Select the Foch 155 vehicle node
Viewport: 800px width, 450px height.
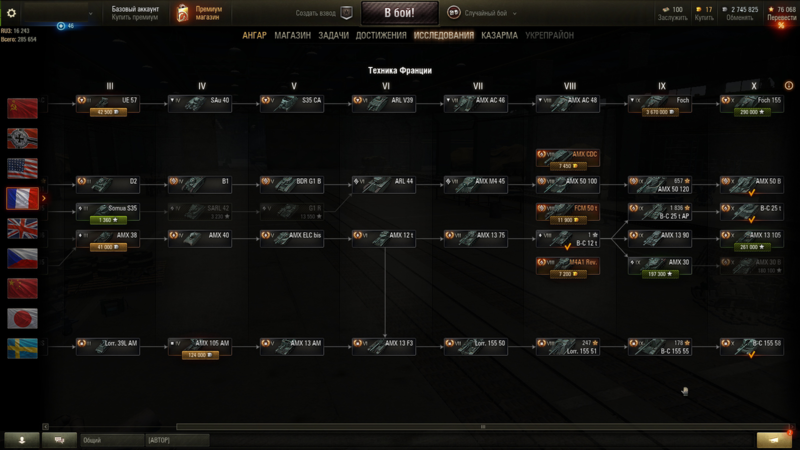[752, 104]
